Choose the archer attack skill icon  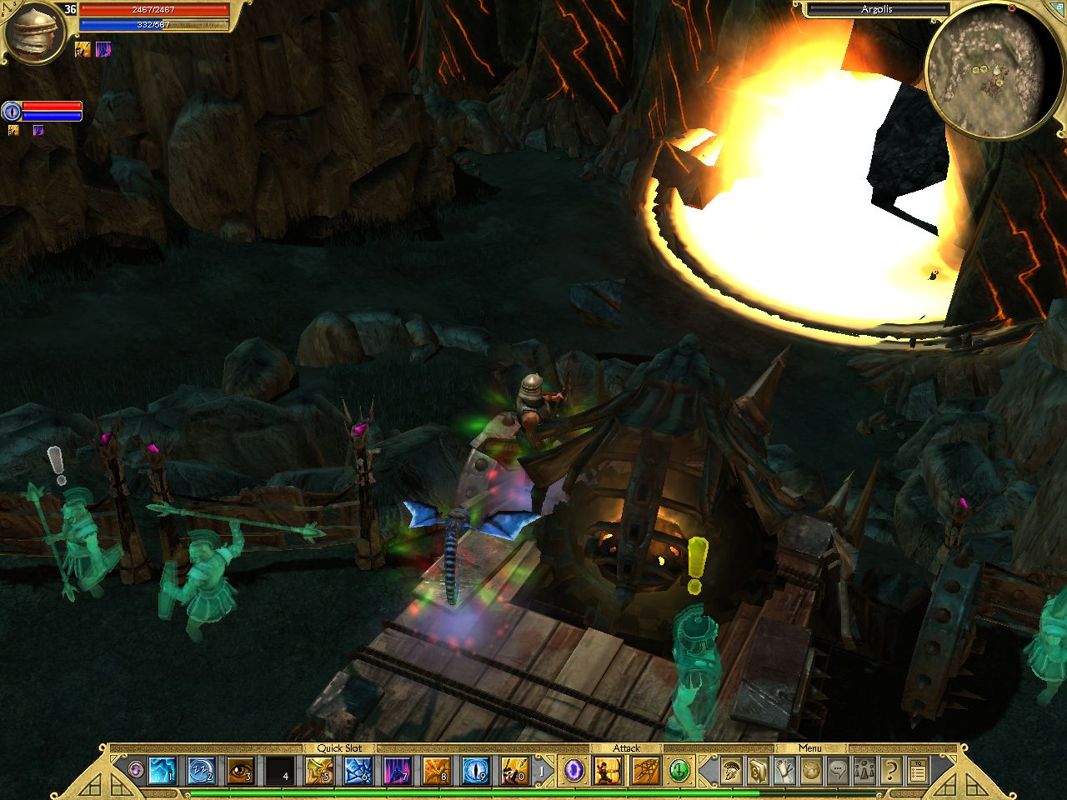(x=608, y=770)
